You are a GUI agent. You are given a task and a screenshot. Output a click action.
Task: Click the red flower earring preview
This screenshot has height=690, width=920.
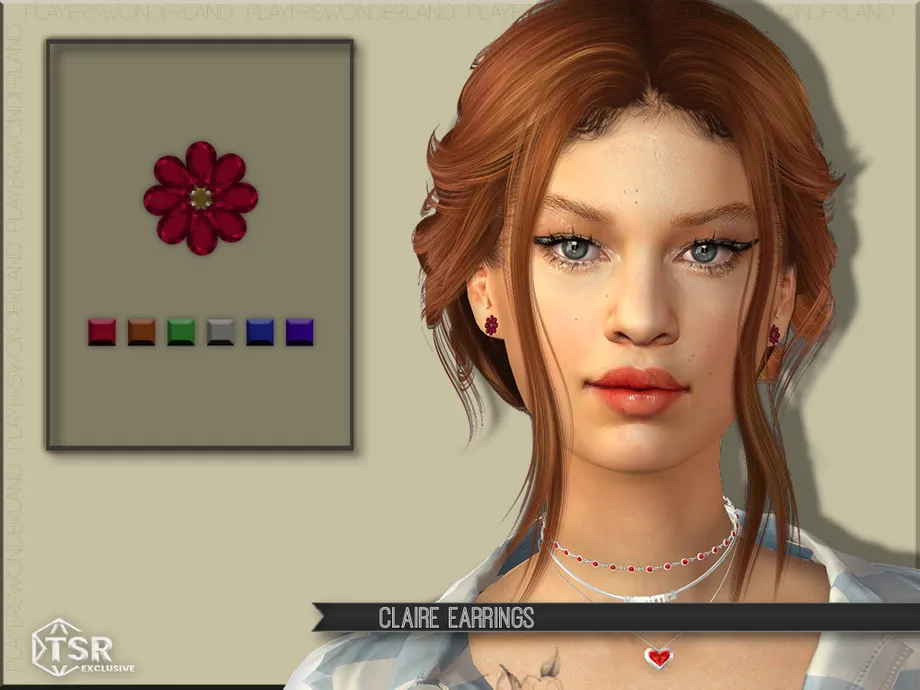click(x=200, y=197)
